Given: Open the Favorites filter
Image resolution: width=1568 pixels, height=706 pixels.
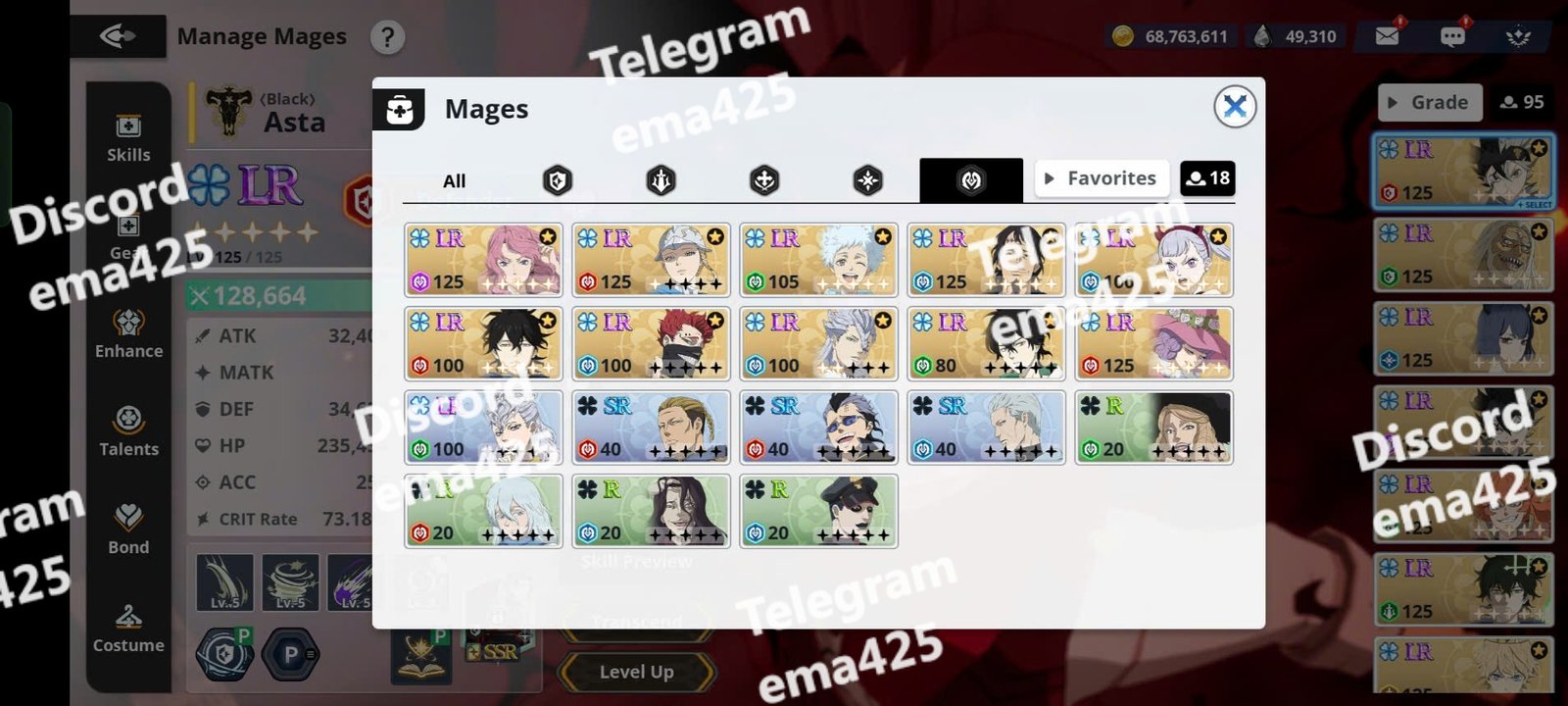Looking at the screenshot, I should pos(1102,178).
